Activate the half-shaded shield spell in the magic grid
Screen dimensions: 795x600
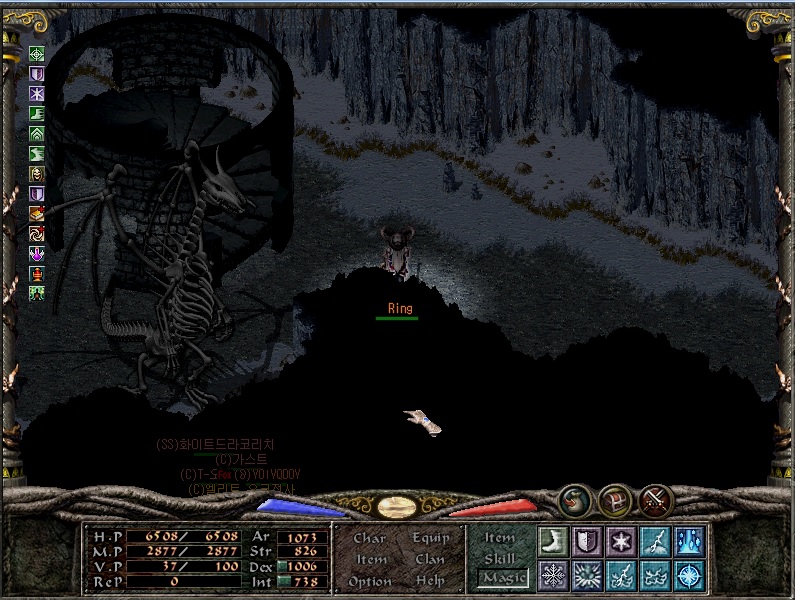(588, 541)
